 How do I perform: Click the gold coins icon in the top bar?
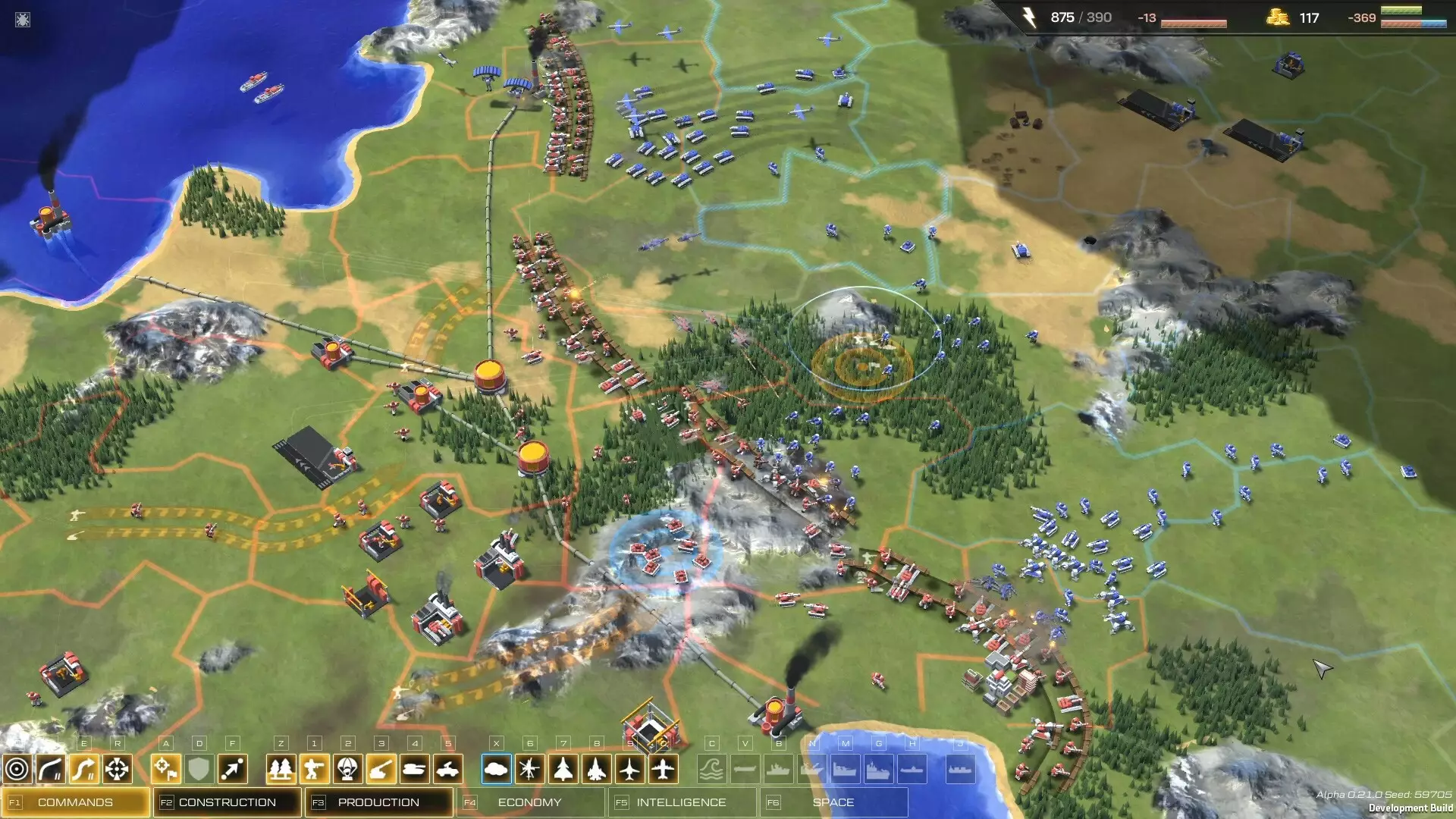point(1278,17)
